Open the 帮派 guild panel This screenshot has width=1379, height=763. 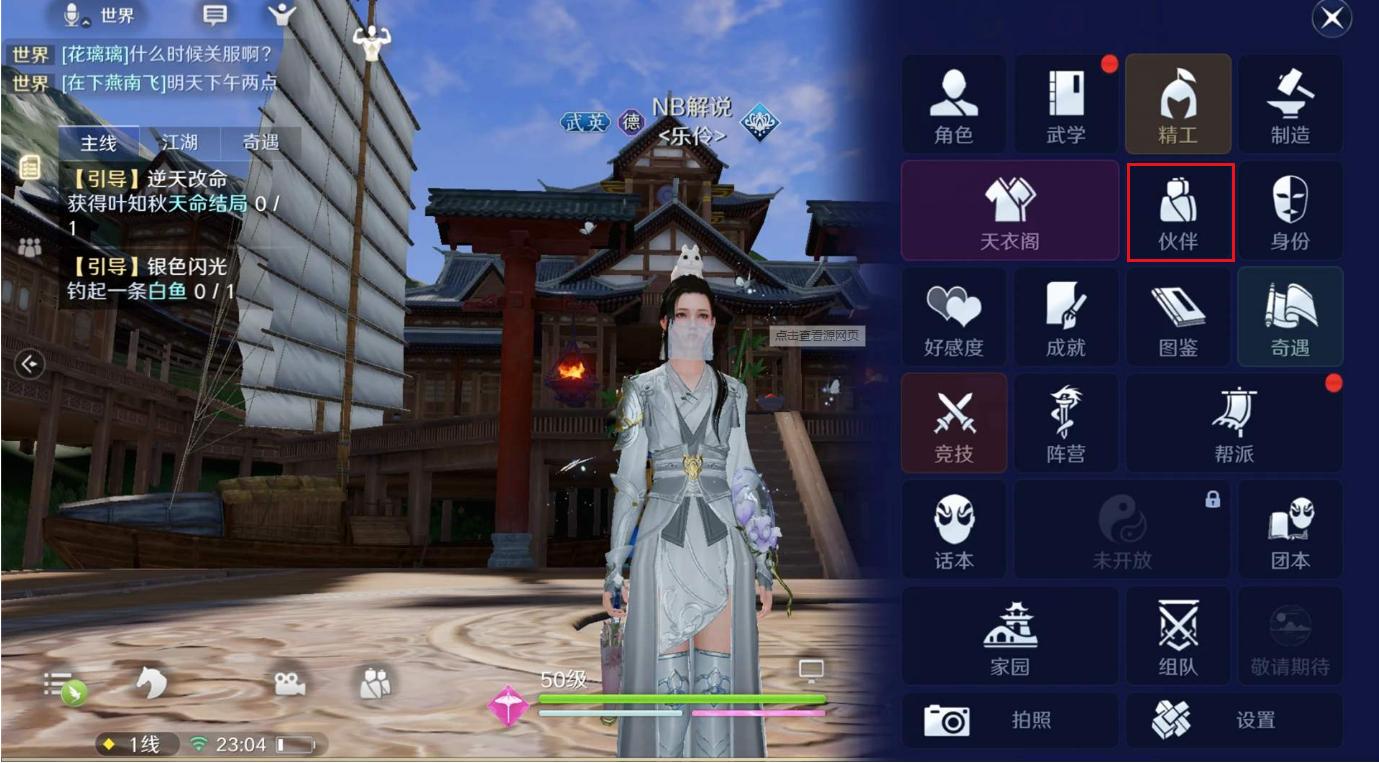point(1234,422)
